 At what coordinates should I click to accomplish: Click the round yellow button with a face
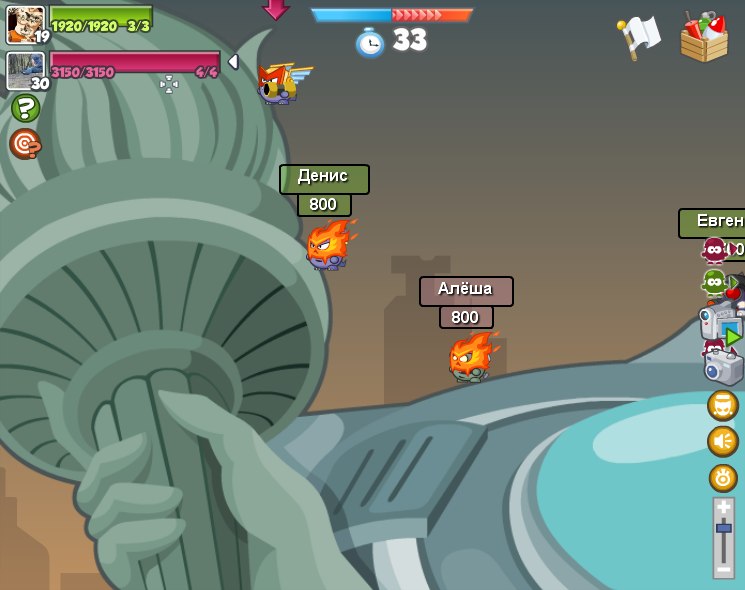[x=723, y=405]
